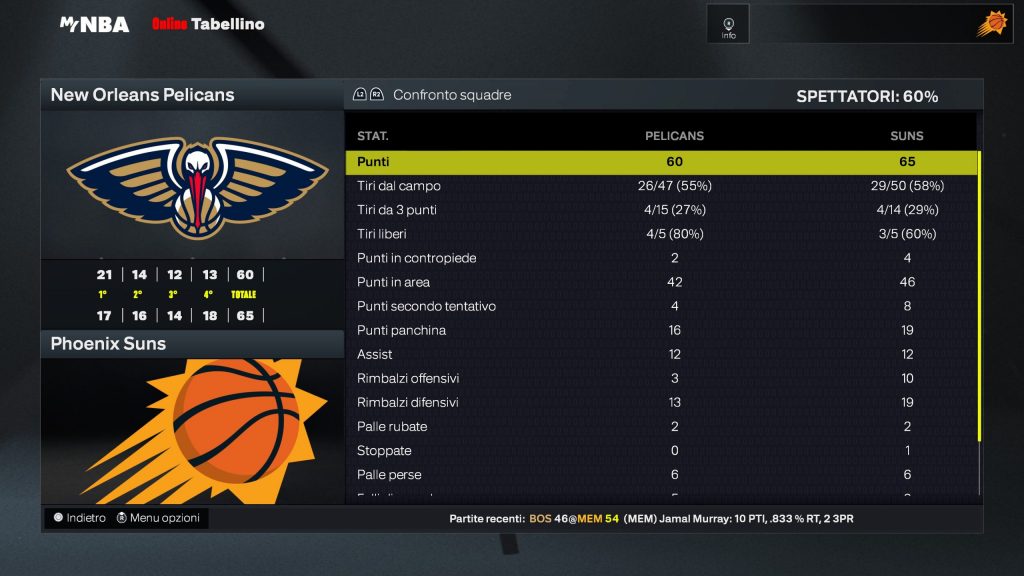Select the Punti panchina row

click(x=660, y=330)
